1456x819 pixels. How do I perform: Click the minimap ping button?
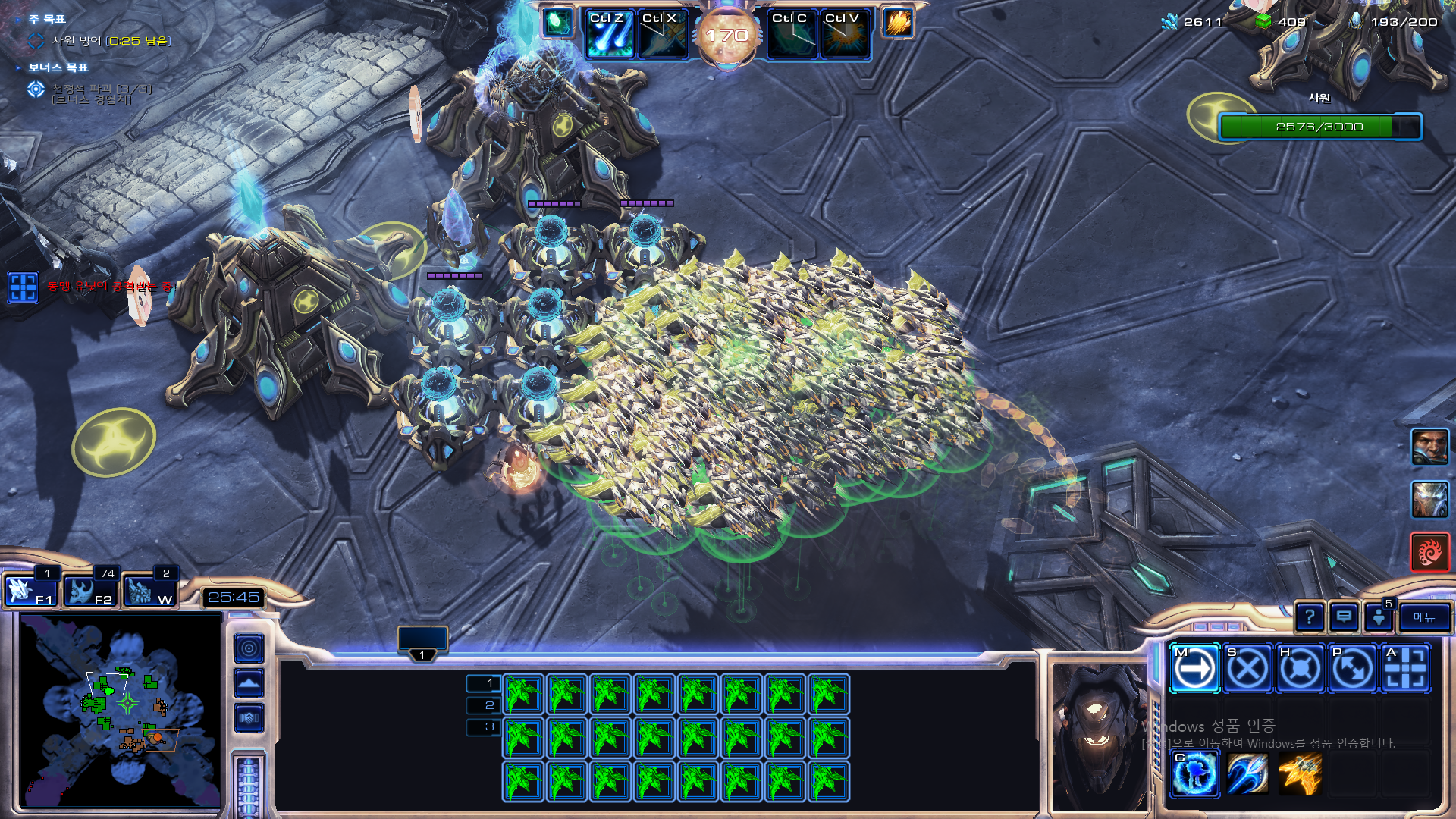coord(249,648)
